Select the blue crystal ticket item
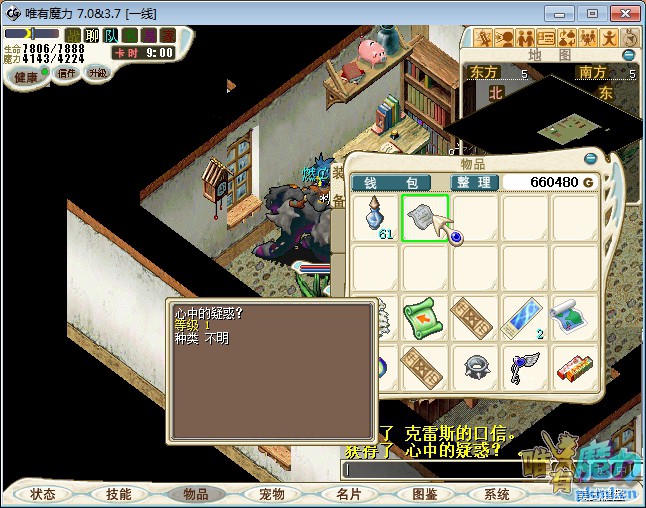Viewport: 646px width, 508px height. coord(525,318)
